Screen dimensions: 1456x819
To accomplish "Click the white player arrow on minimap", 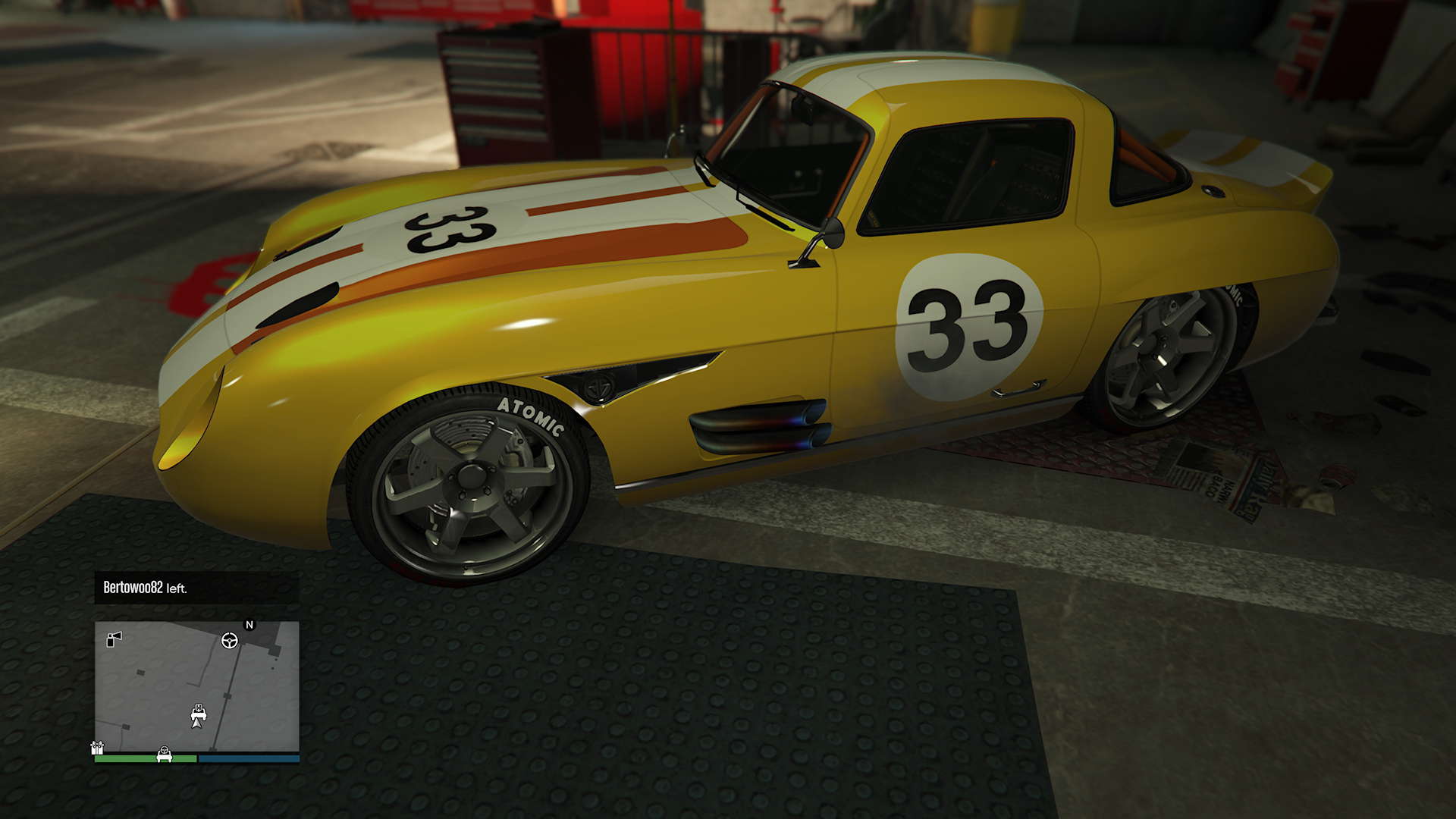I will [x=197, y=723].
